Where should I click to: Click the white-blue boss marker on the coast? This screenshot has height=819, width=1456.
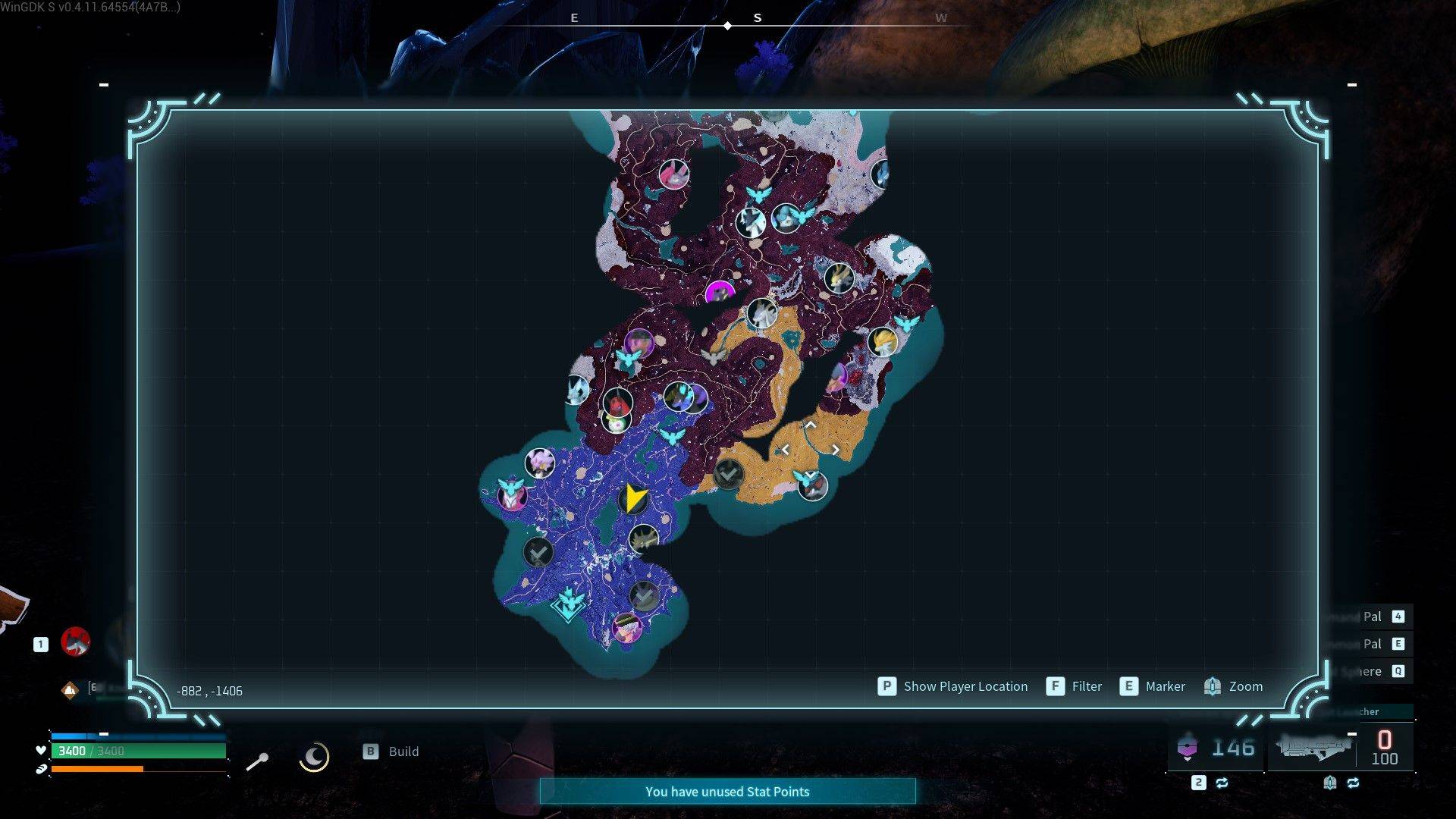pyautogui.click(x=578, y=390)
